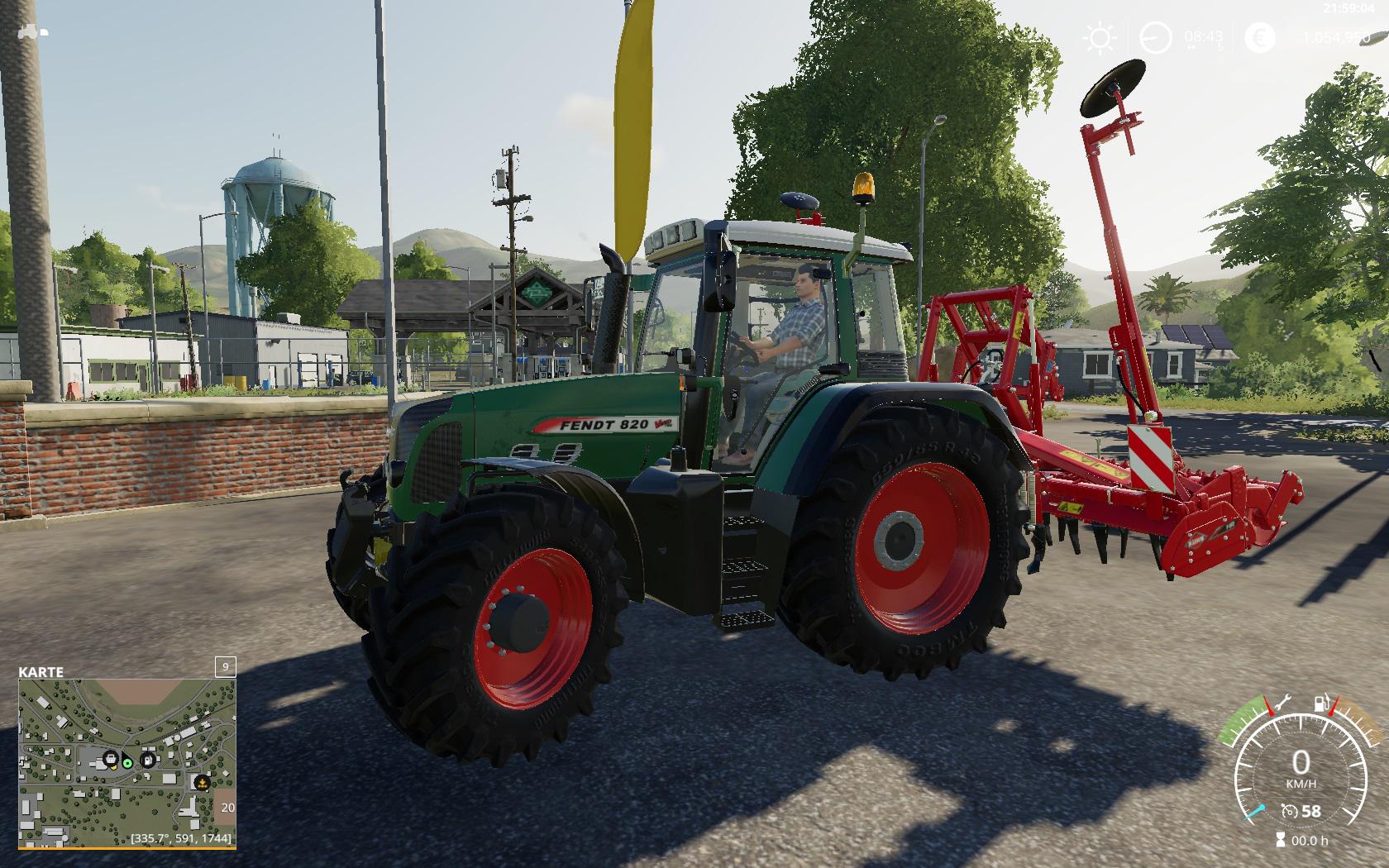
Task: Click the cruise control gauge icon showing 58
Action: click(1291, 811)
